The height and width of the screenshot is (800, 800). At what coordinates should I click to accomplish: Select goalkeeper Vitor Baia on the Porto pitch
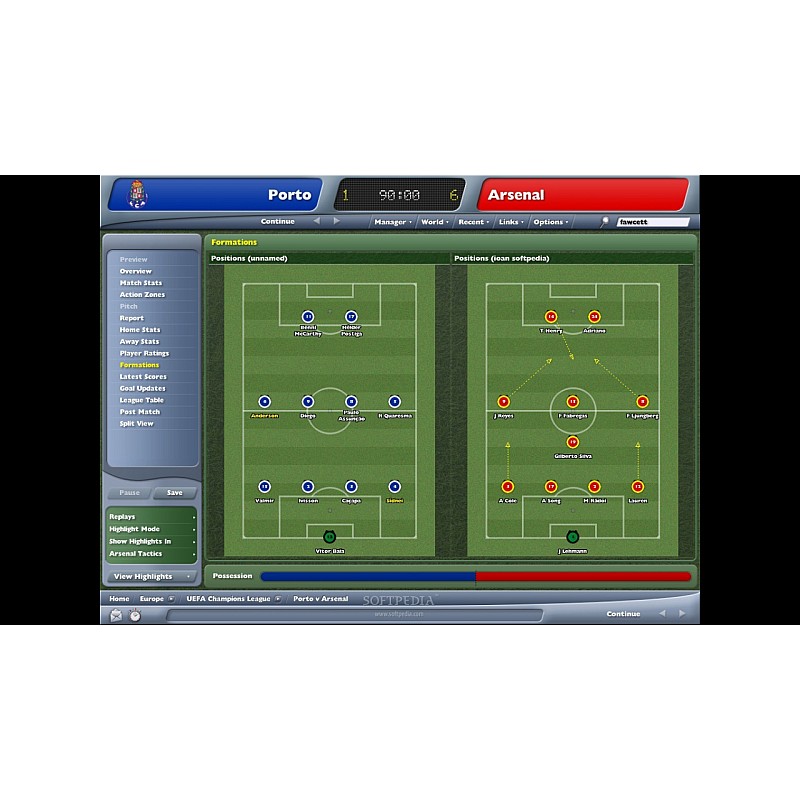(x=329, y=538)
